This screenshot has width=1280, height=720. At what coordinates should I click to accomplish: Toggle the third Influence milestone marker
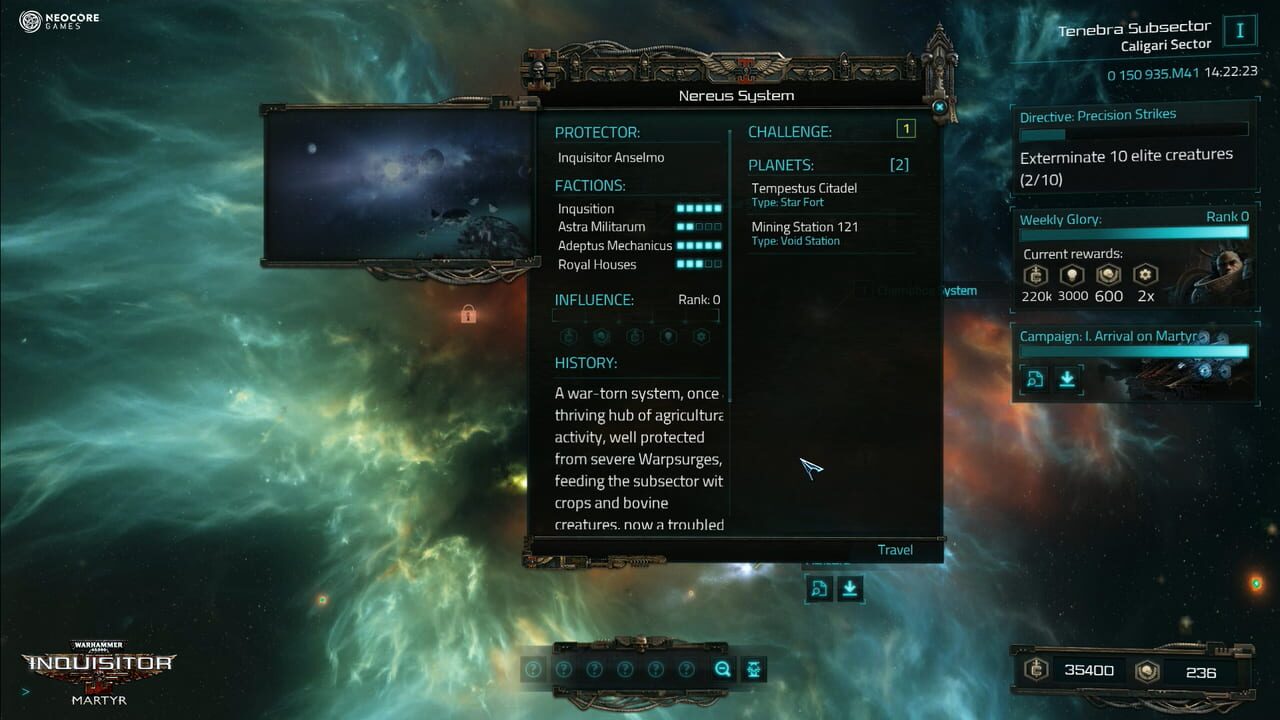652,322
